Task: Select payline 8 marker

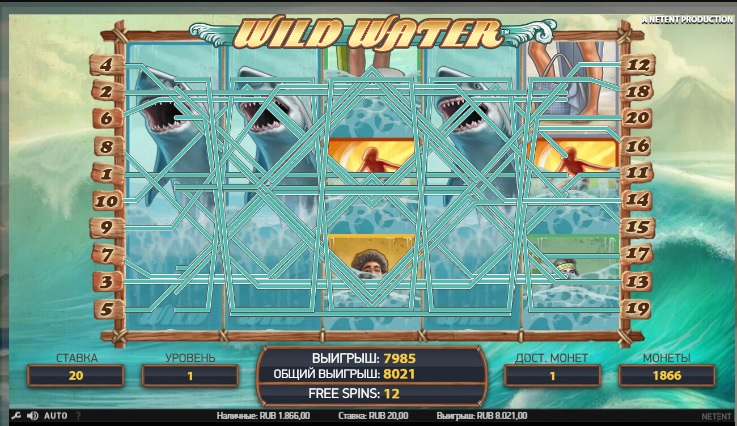Action: pyautogui.click(x=106, y=146)
